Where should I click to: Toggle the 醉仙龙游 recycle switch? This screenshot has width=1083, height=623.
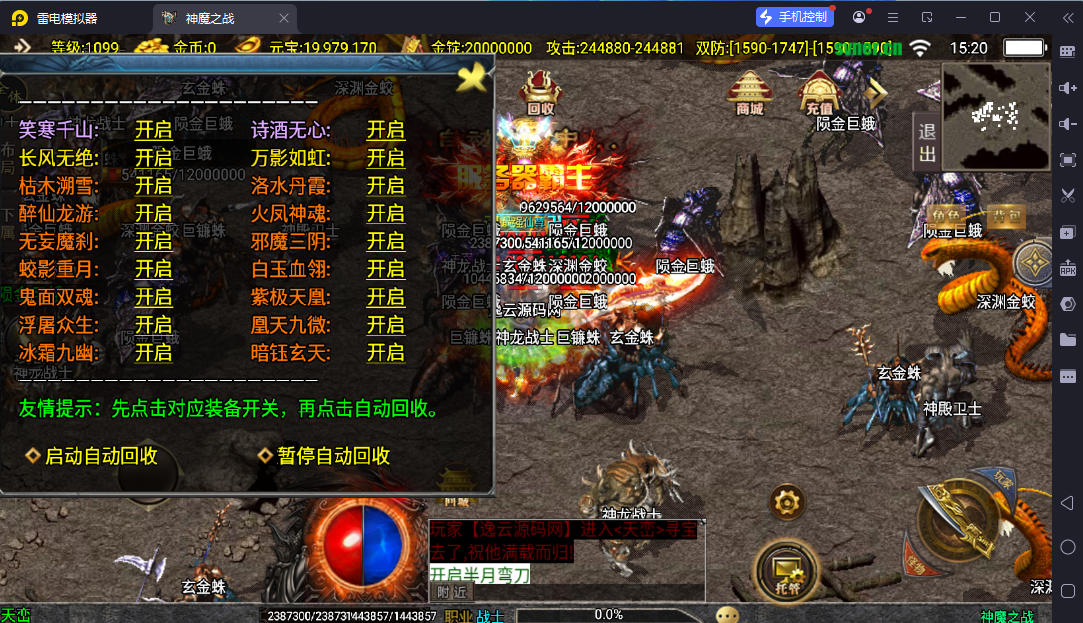click(154, 214)
